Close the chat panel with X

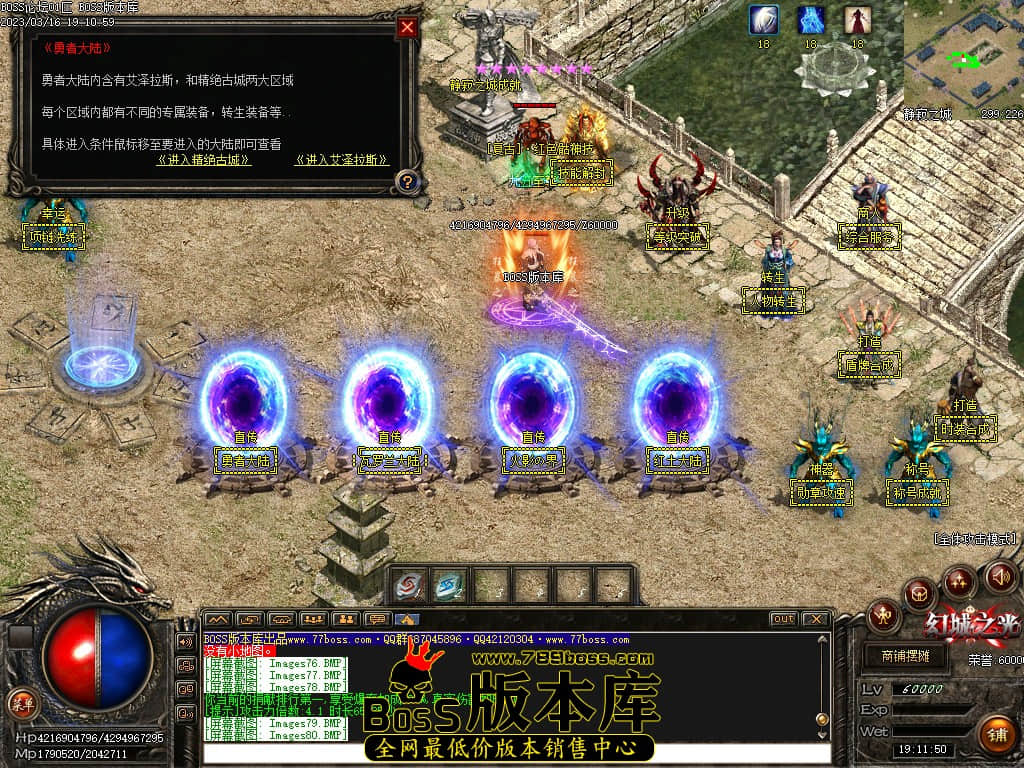pos(815,619)
